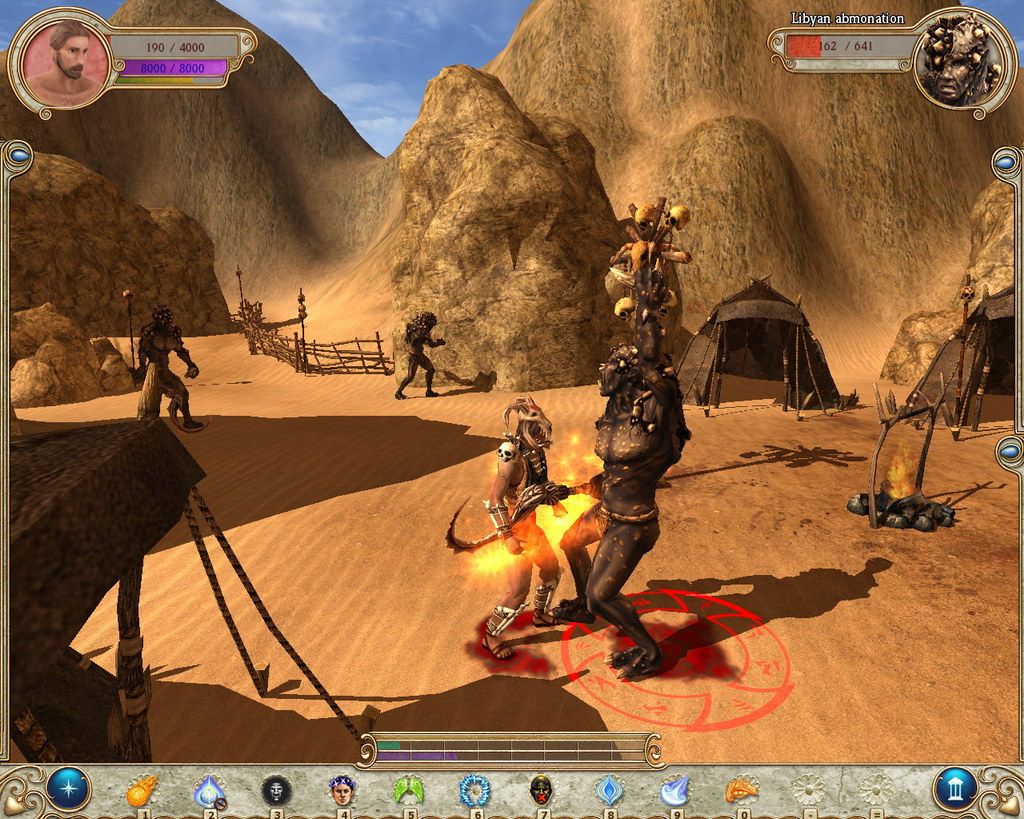1024x819 pixels.
Task: Activate the ice shard spell in slot 9
Action: [674, 791]
